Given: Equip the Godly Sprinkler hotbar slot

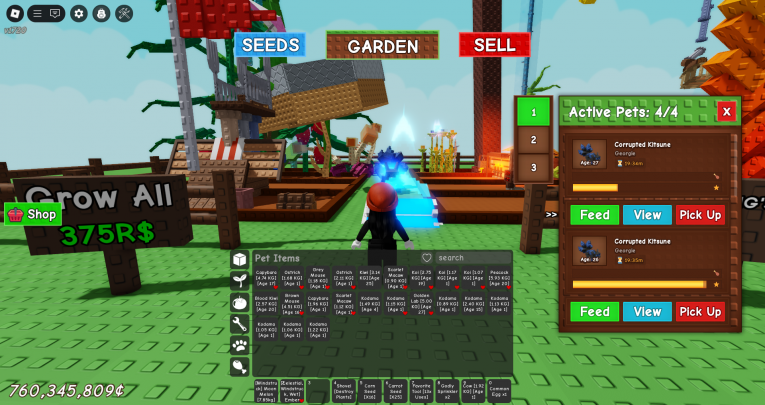Looking at the screenshot, I should tap(446, 391).
